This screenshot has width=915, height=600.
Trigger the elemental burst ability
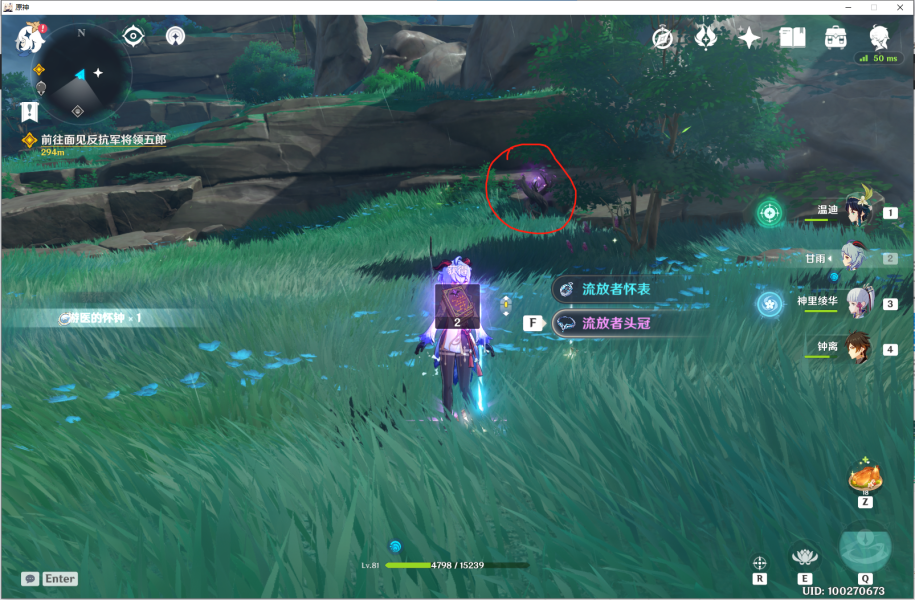(x=864, y=548)
